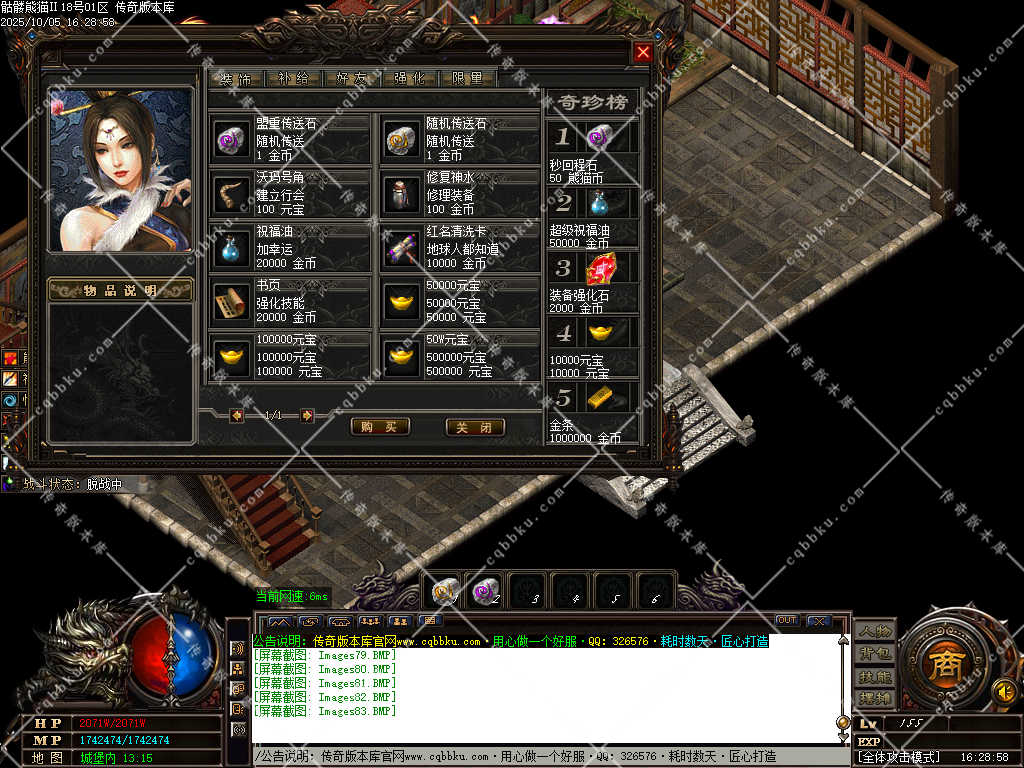This screenshot has width=1024, height=768.
Task: Select the 修复神水 repair potion
Action: pos(402,192)
